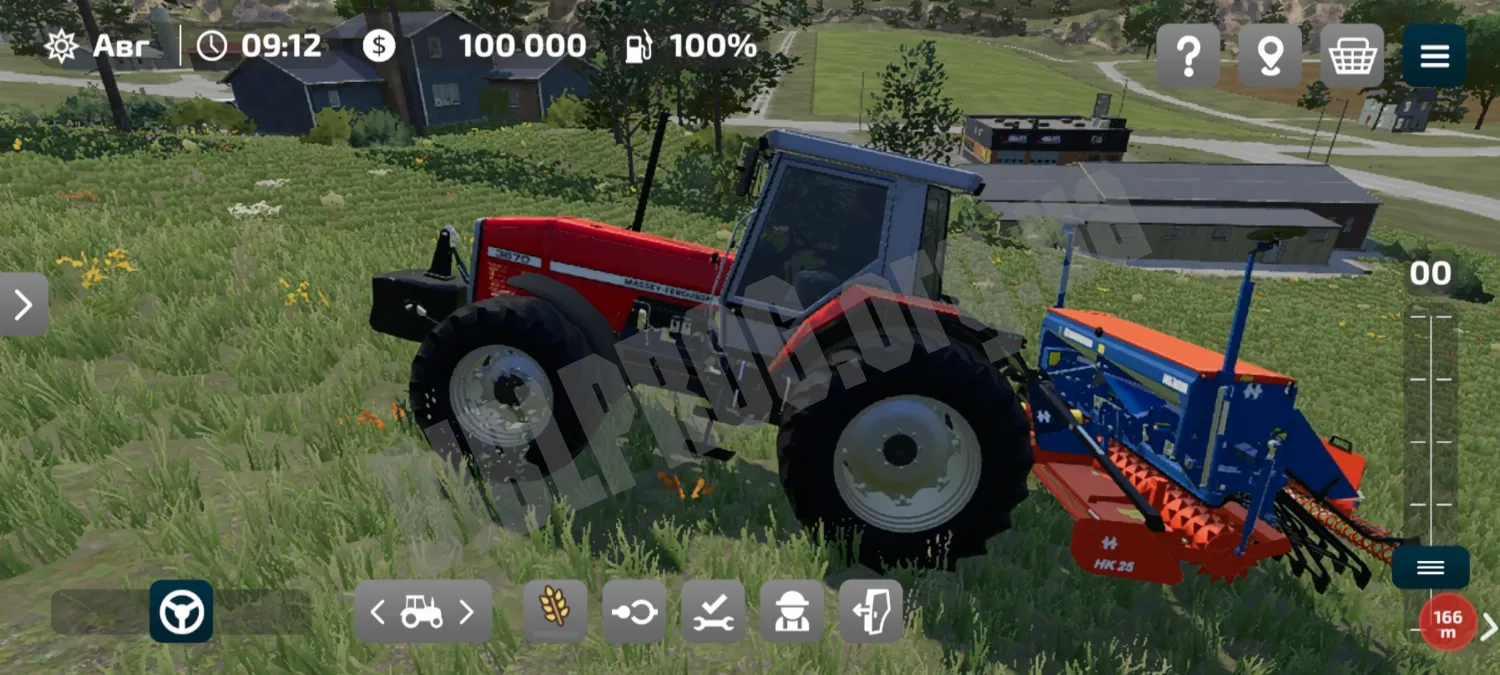The image size is (1500, 675).
Task: Open the wrench and checkmark tool button
Action: pyautogui.click(x=713, y=611)
